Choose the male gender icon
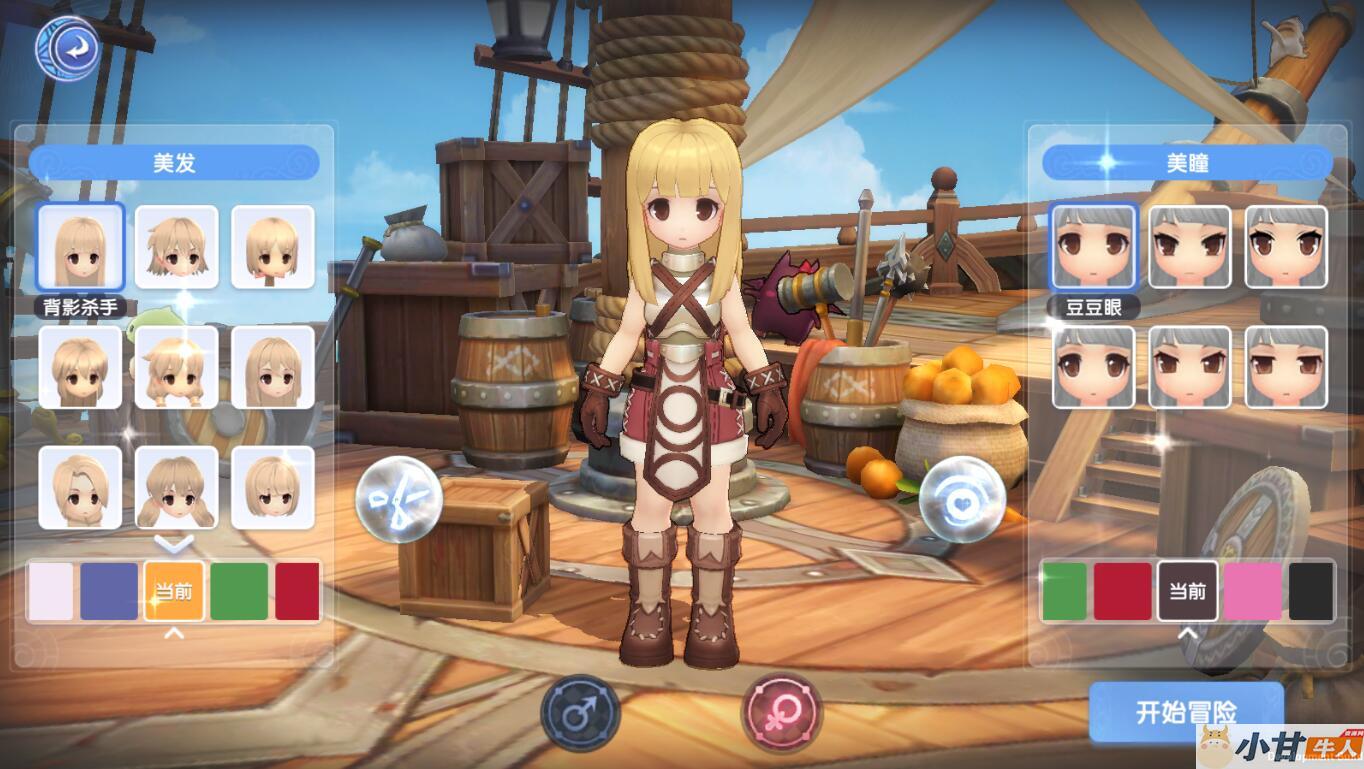The image size is (1364, 769). pyautogui.click(x=580, y=713)
